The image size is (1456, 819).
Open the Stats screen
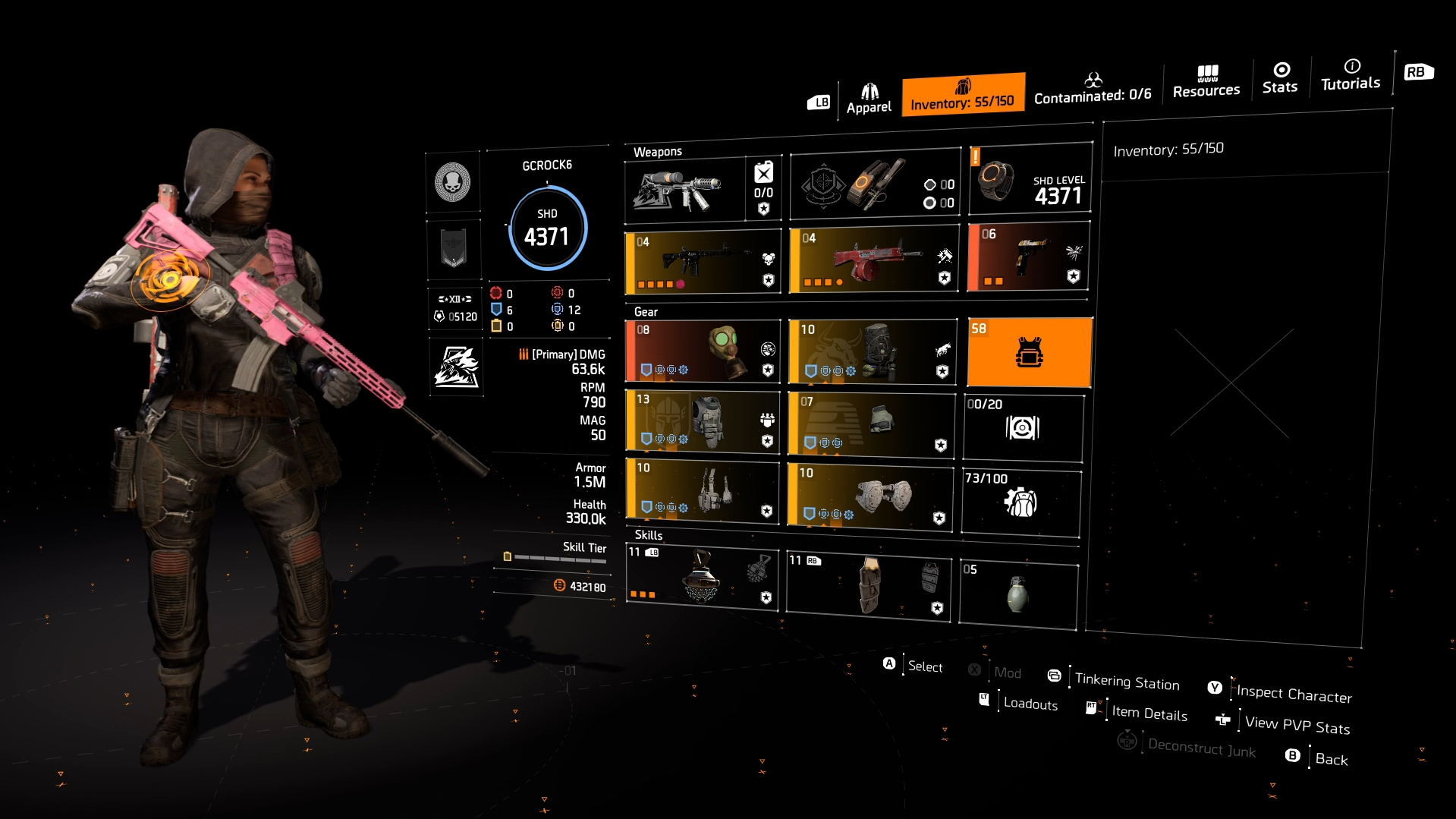(1280, 79)
